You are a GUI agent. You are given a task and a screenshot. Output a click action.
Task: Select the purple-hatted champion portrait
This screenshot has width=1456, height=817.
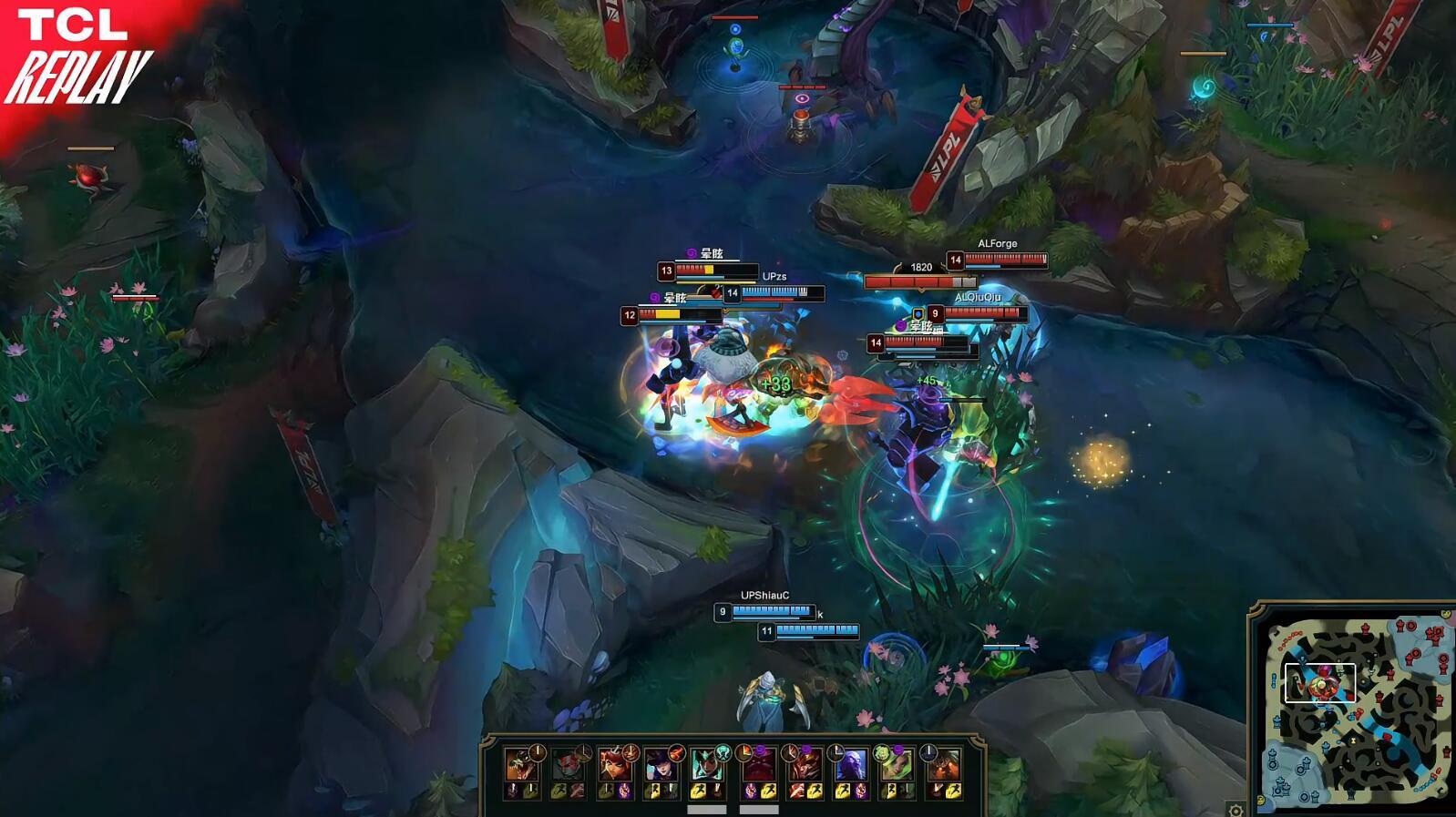(661, 766)
